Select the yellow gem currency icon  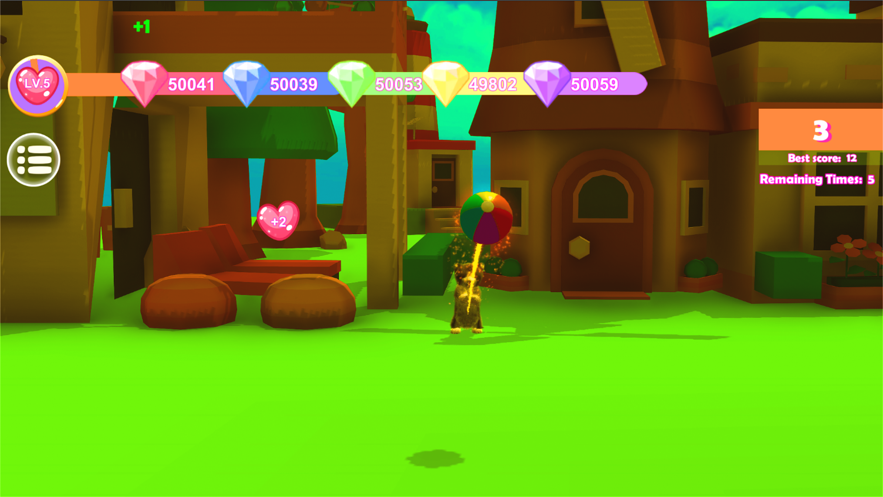[x=446, y=83]
